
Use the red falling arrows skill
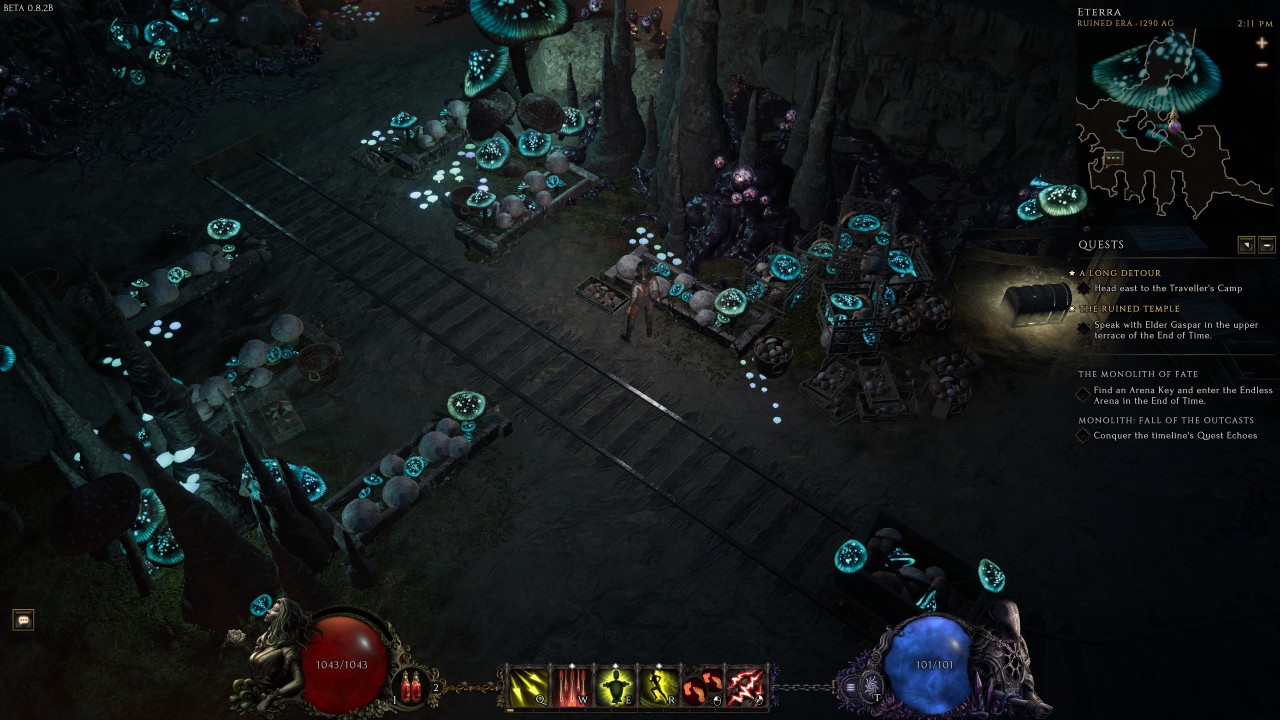point(571,686)
